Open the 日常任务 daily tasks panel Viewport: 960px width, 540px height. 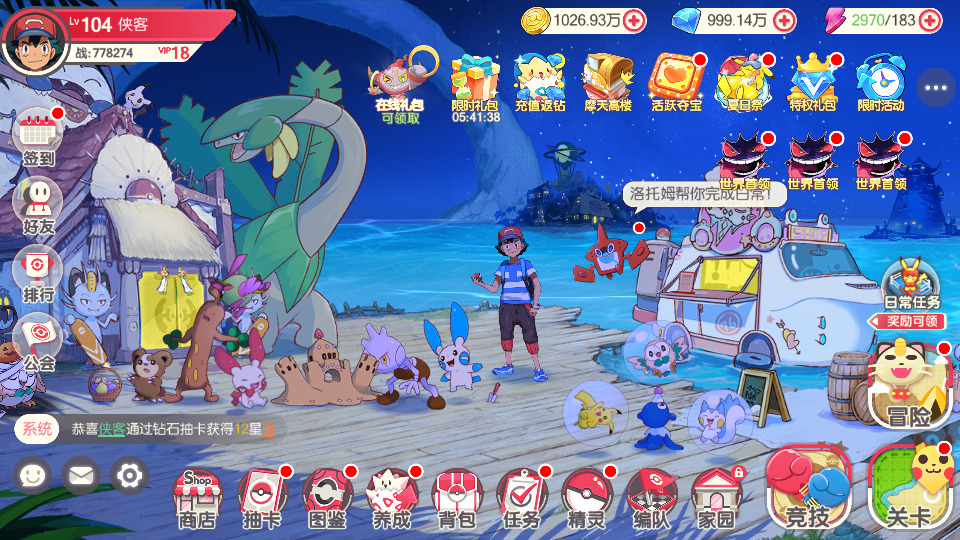click(912, 284)
